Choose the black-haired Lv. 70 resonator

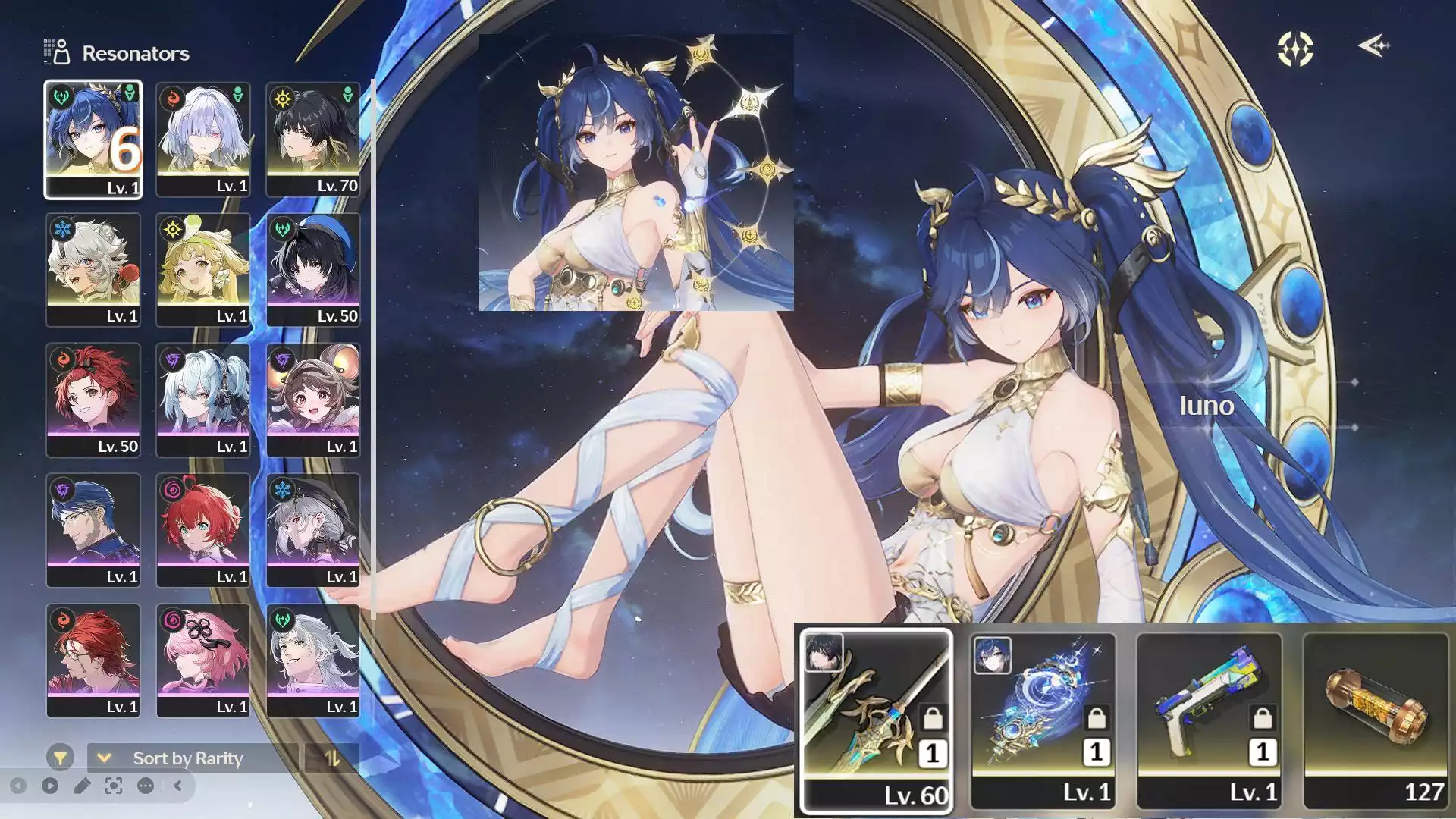(313, 140)
